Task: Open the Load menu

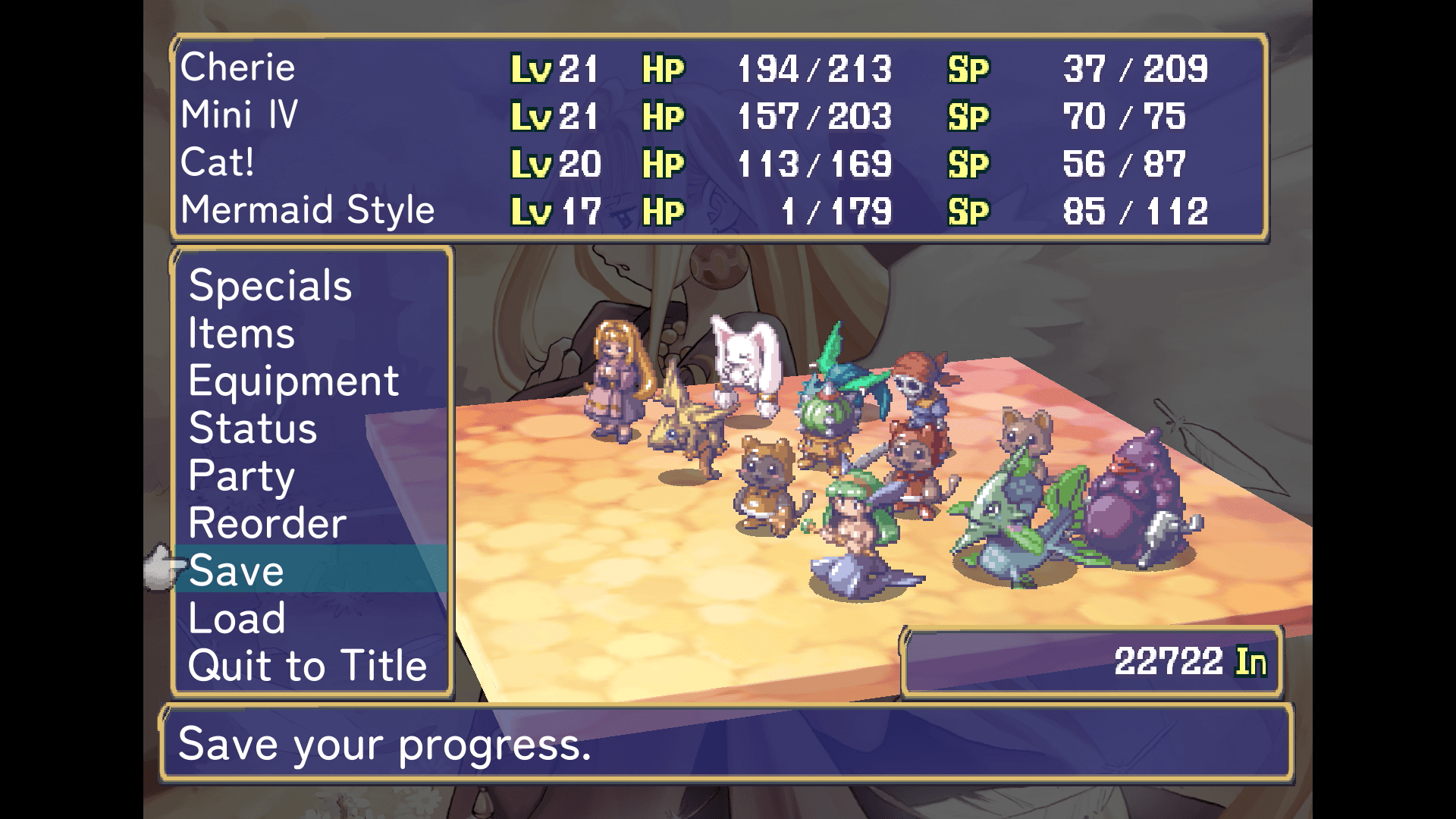Action: tap(237, 618)
